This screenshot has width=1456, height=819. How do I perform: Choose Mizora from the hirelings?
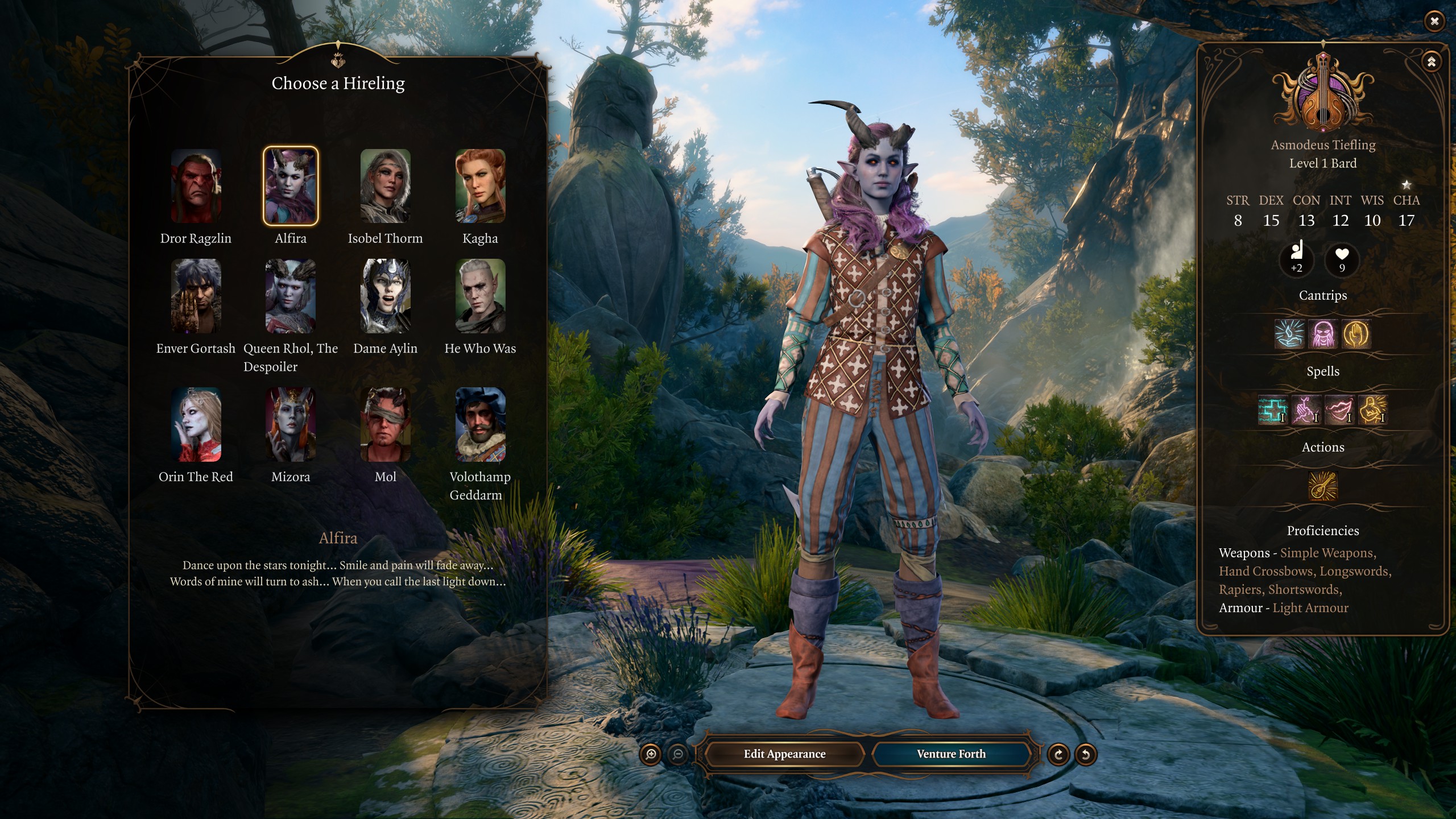[291, 424]
